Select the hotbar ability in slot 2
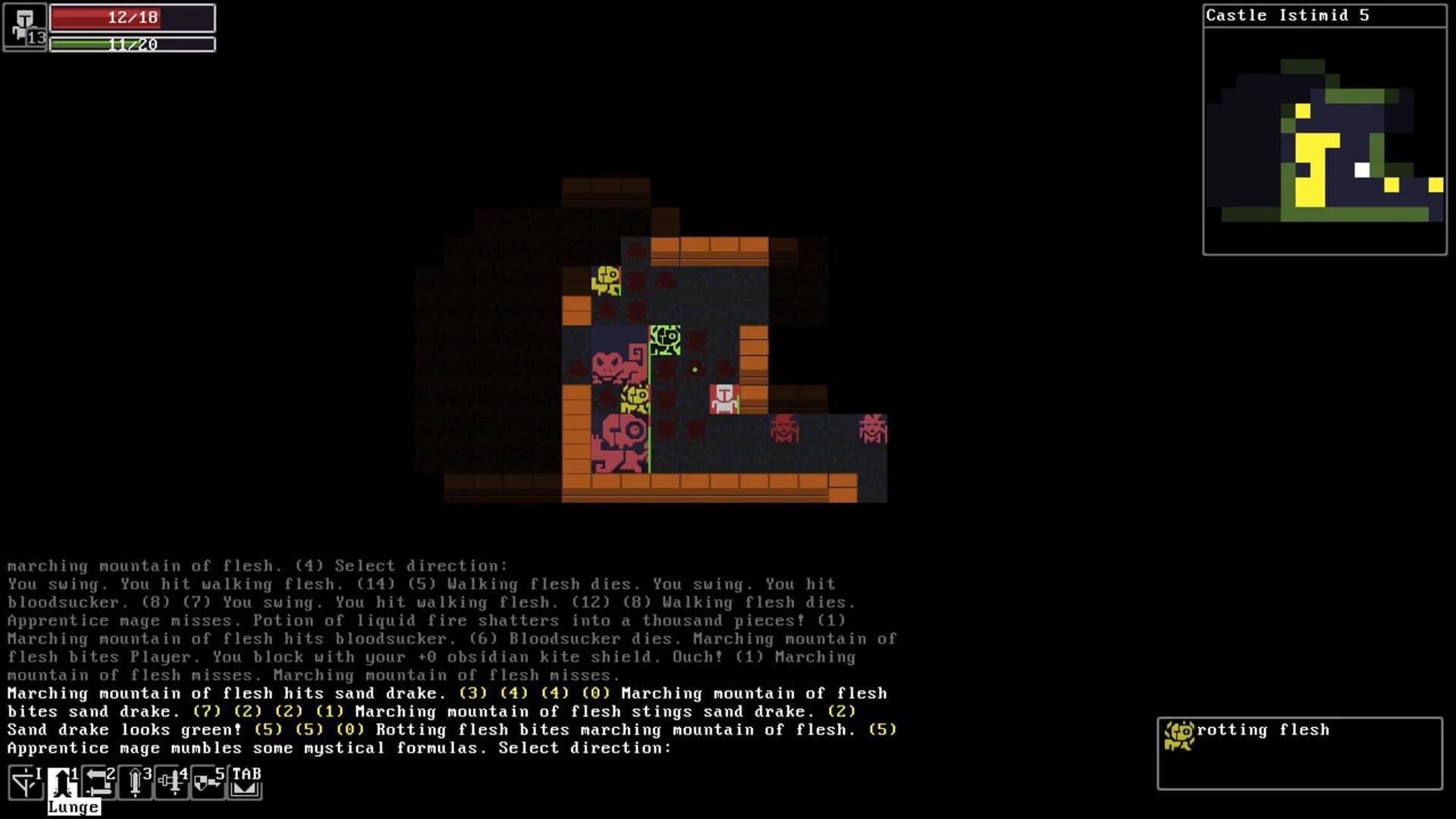This screenshot has height=819, width=1456. [x=98, y=782]
